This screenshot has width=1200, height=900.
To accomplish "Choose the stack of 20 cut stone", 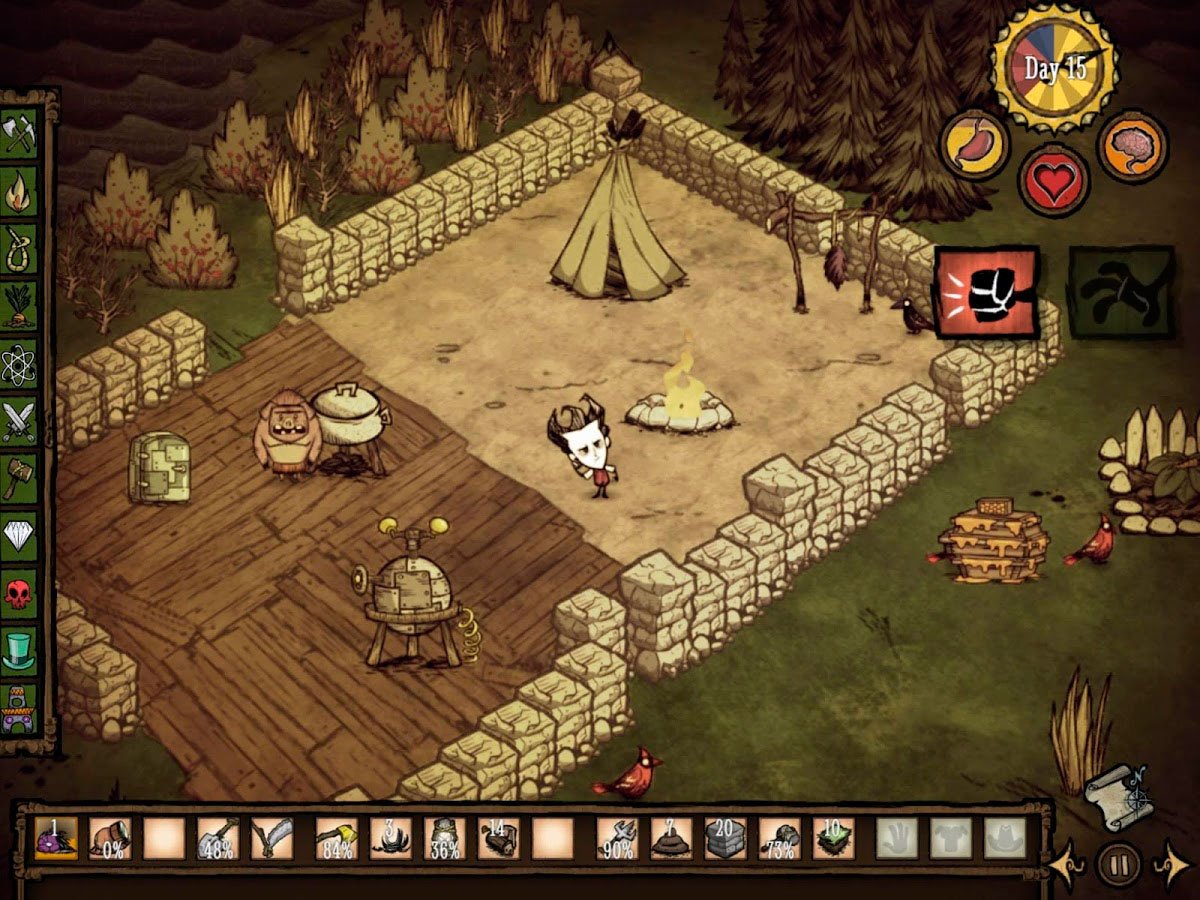I will [724, 838].
